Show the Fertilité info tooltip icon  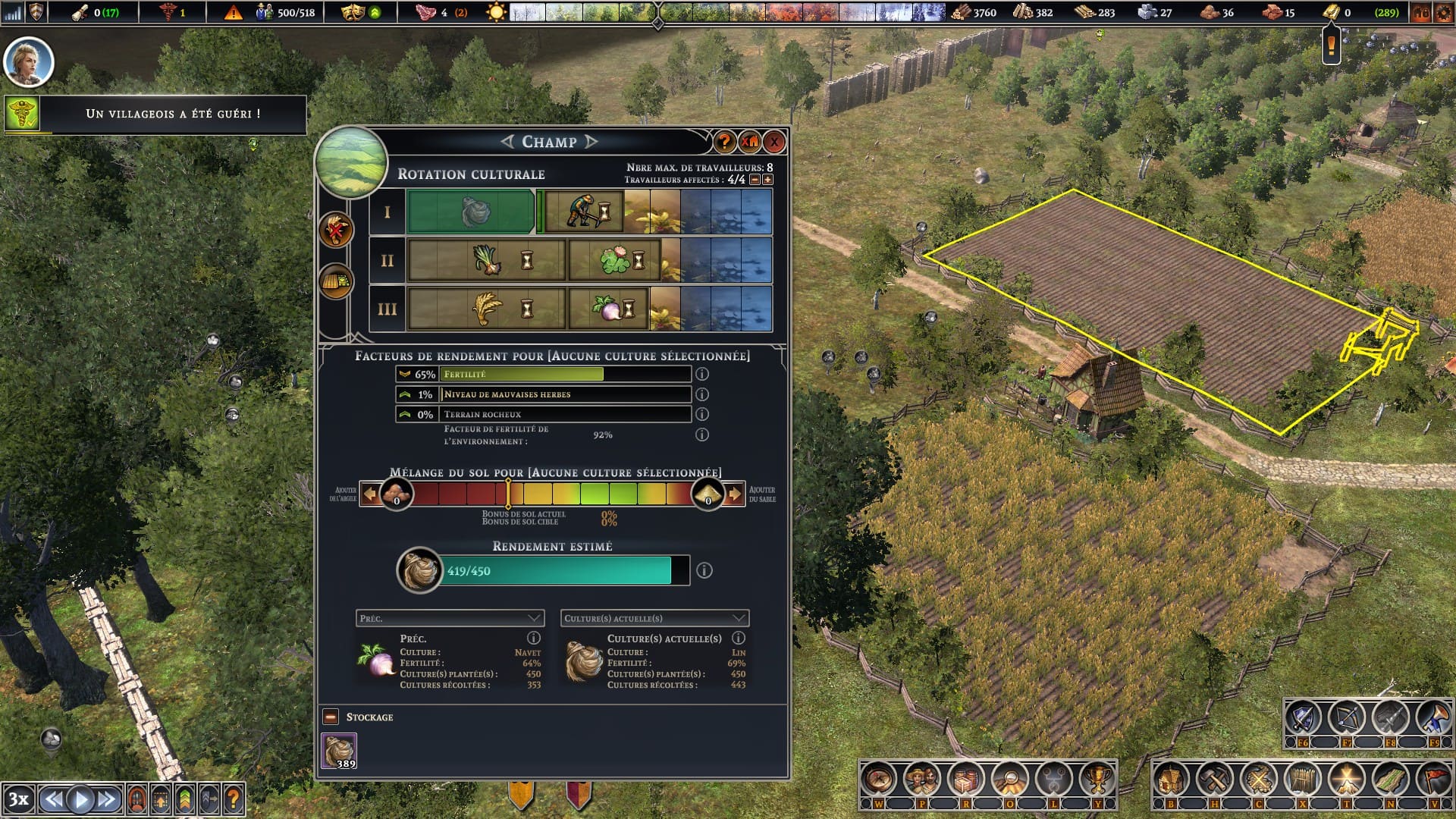click(x=702, y=374)
